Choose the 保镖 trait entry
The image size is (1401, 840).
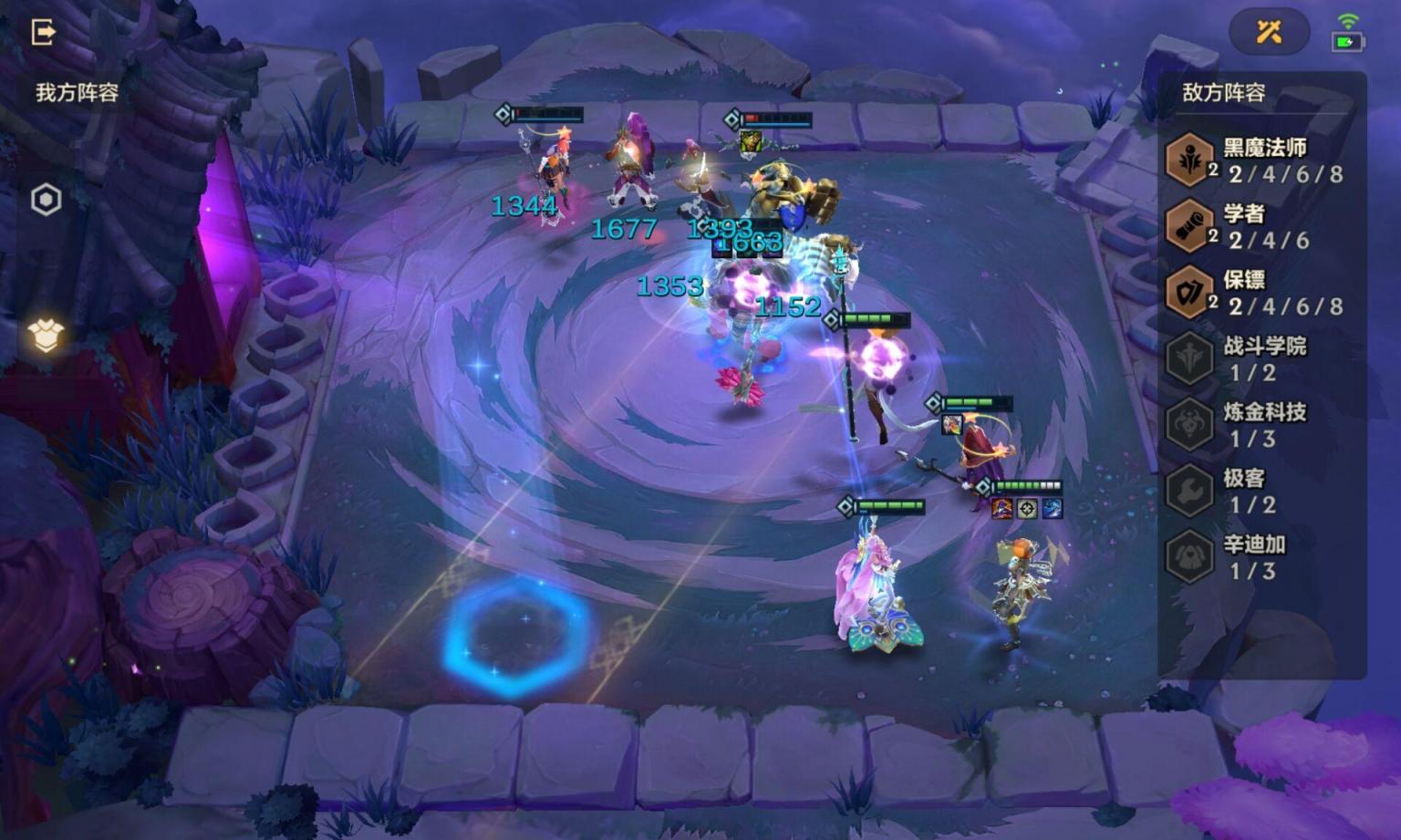tap(1259, 293)
